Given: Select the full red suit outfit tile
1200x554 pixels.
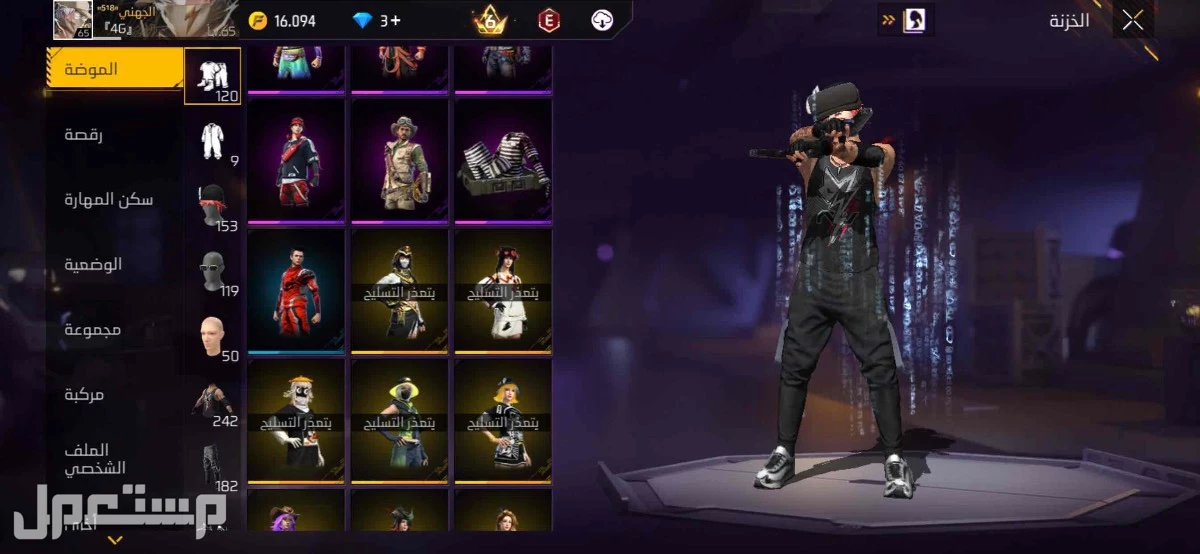Looking at the screenshot, I should (295, 290).
